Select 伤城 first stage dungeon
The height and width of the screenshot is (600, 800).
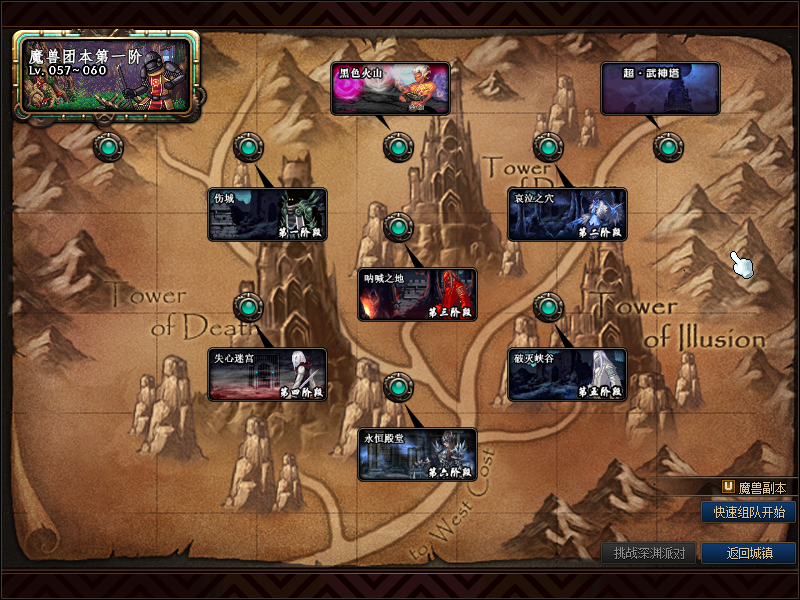pos(267,214)
